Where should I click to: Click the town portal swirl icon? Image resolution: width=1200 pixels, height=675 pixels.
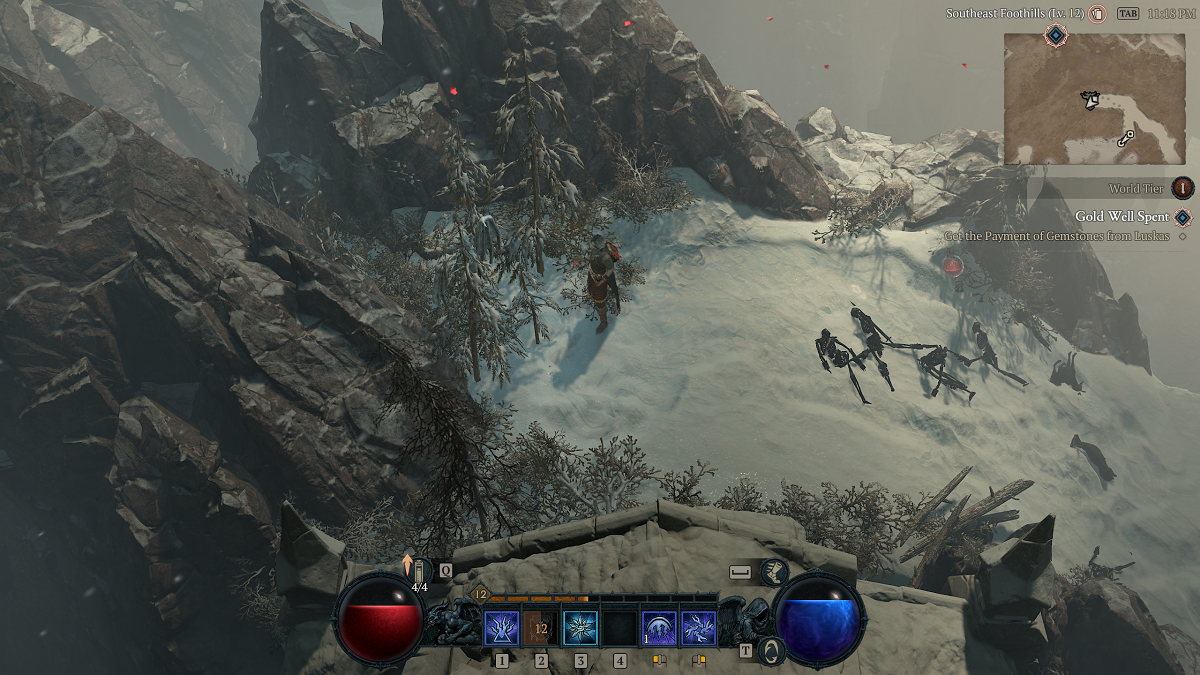tap(771, 651)
